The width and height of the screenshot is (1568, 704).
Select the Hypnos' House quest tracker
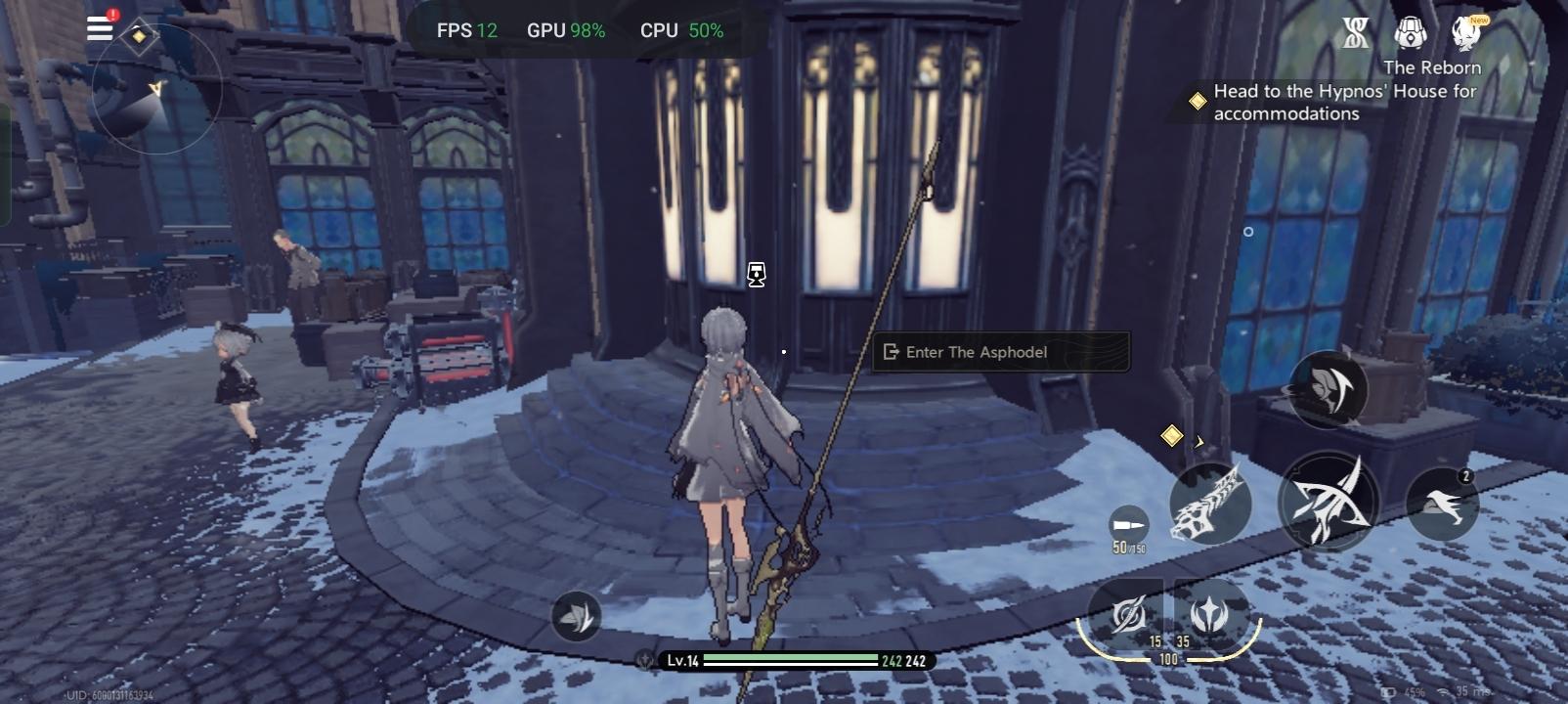[1344, 102]
